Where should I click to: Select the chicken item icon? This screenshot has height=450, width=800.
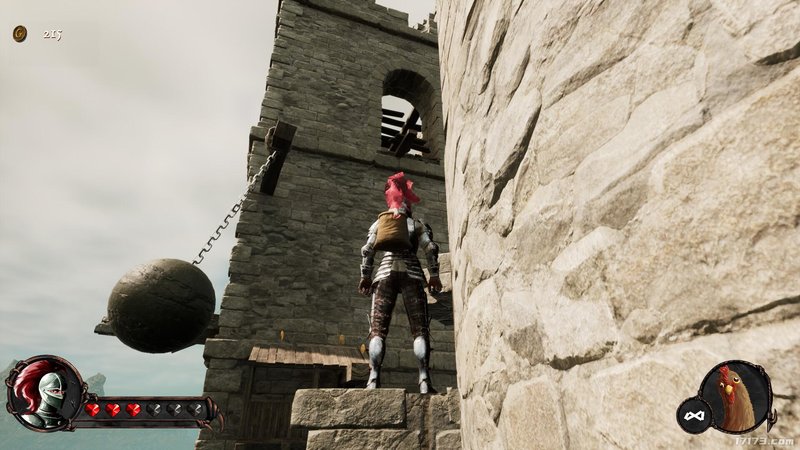[x=736, y=396]
